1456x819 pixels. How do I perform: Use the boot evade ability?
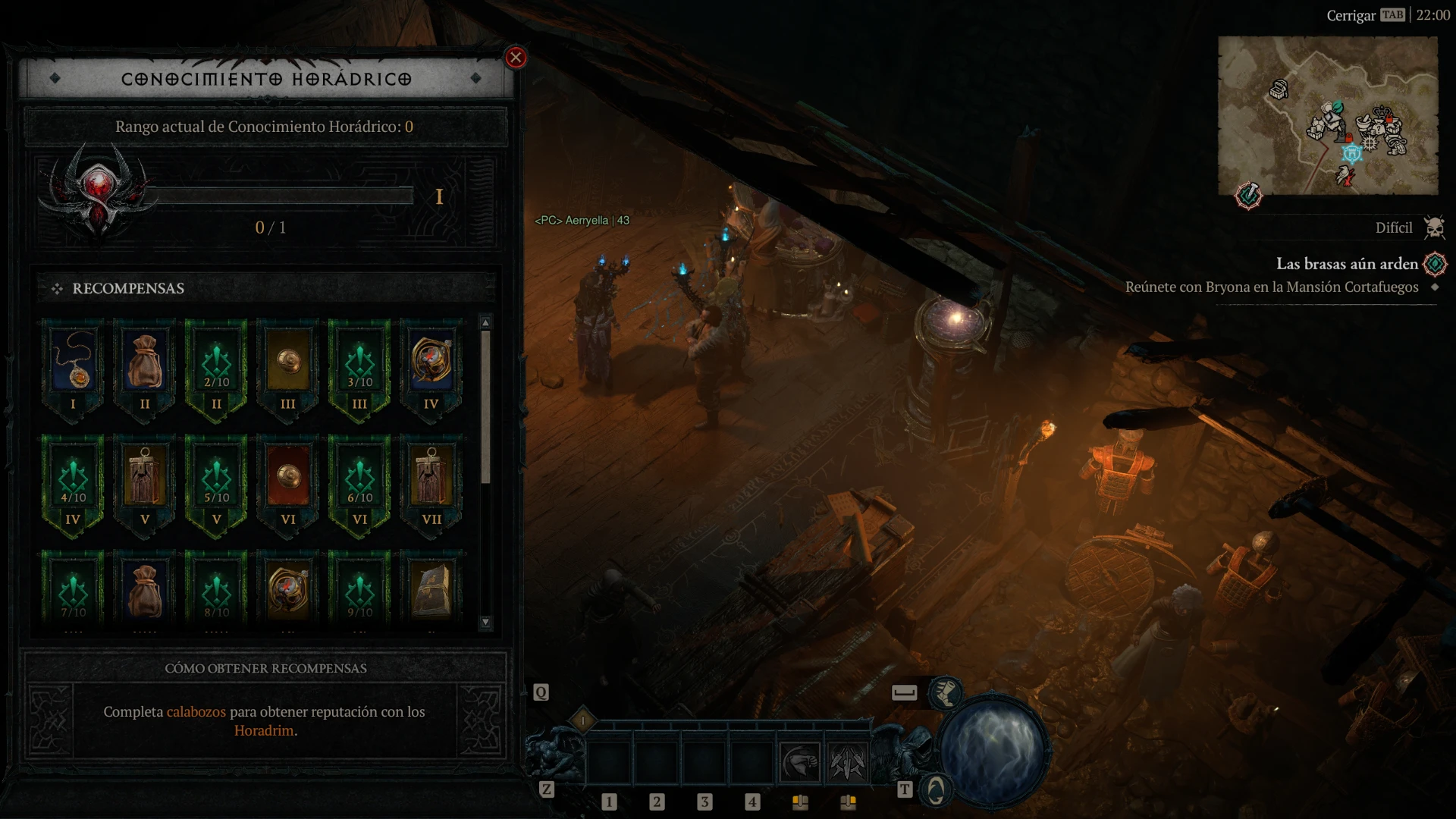(x=946, y=692)
